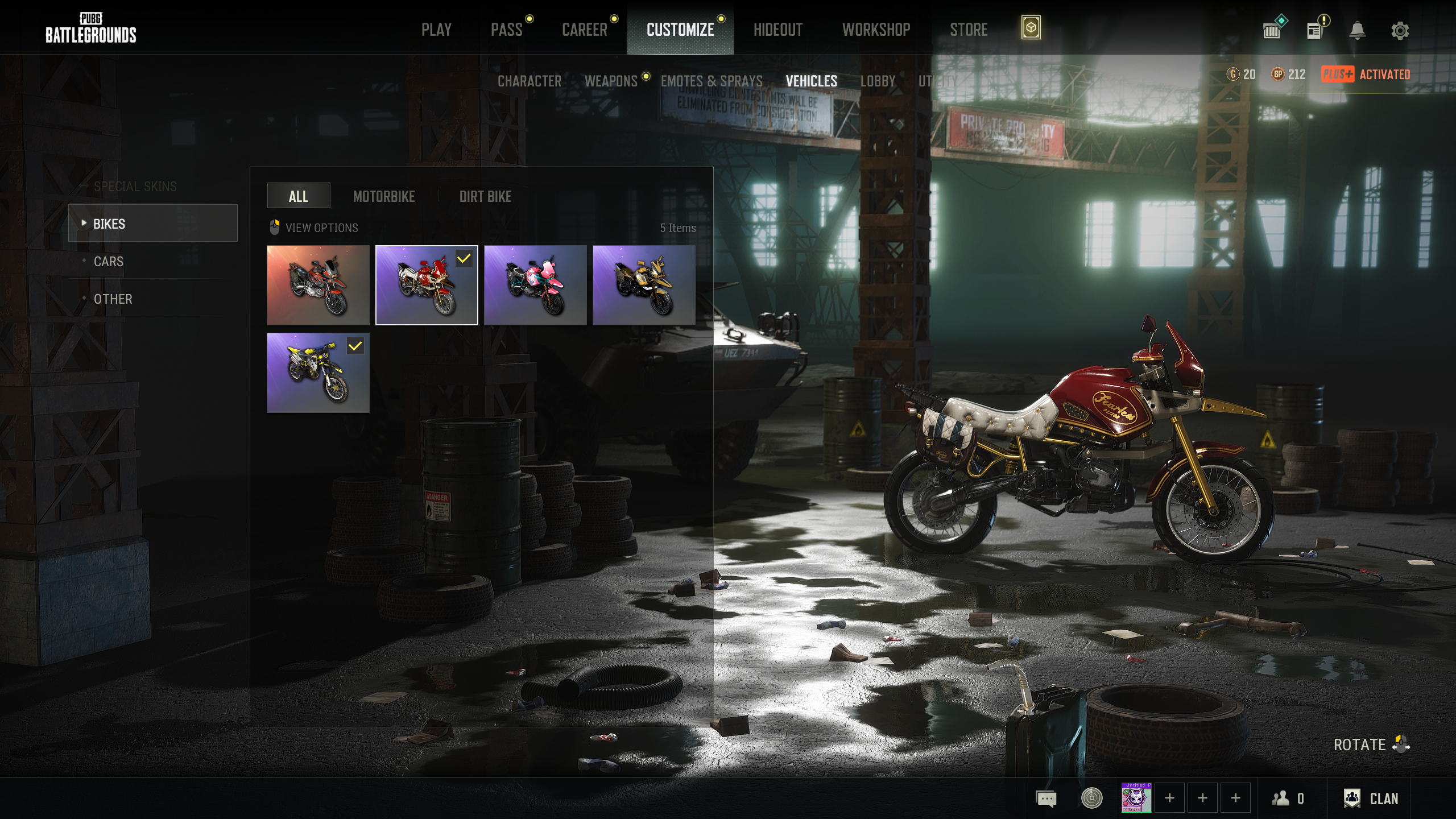Screen dimensions: 1456x819
Task: Select the Other vehicle category
Action: coord(113,299)
